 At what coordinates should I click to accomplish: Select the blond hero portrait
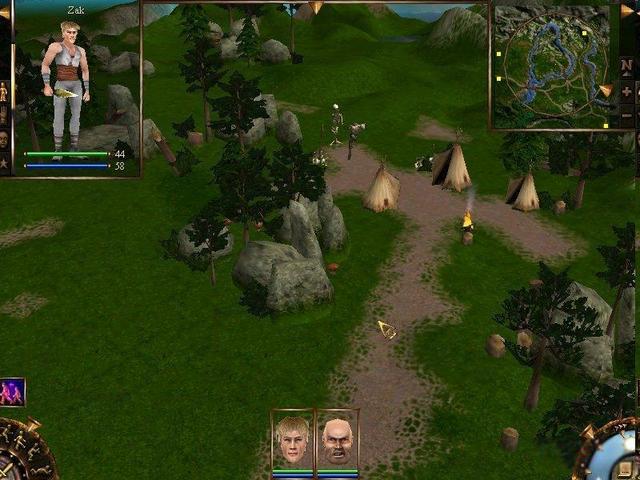click(x=293, y=438)
